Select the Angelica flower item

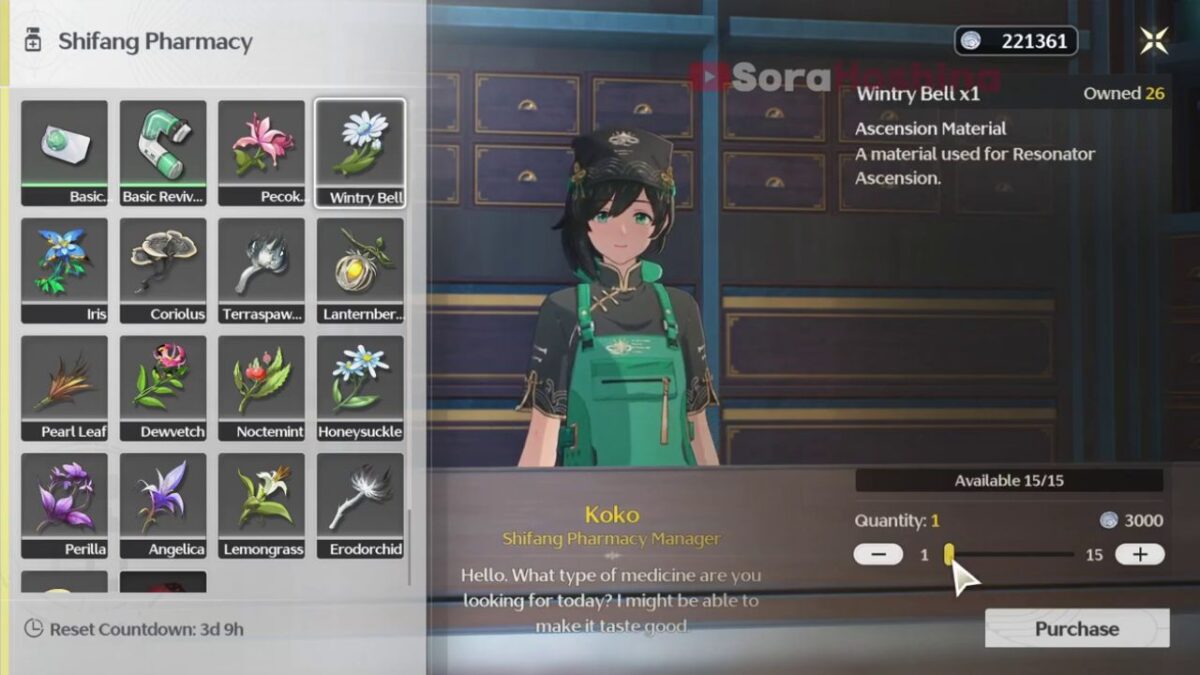[x=163, y=505]
